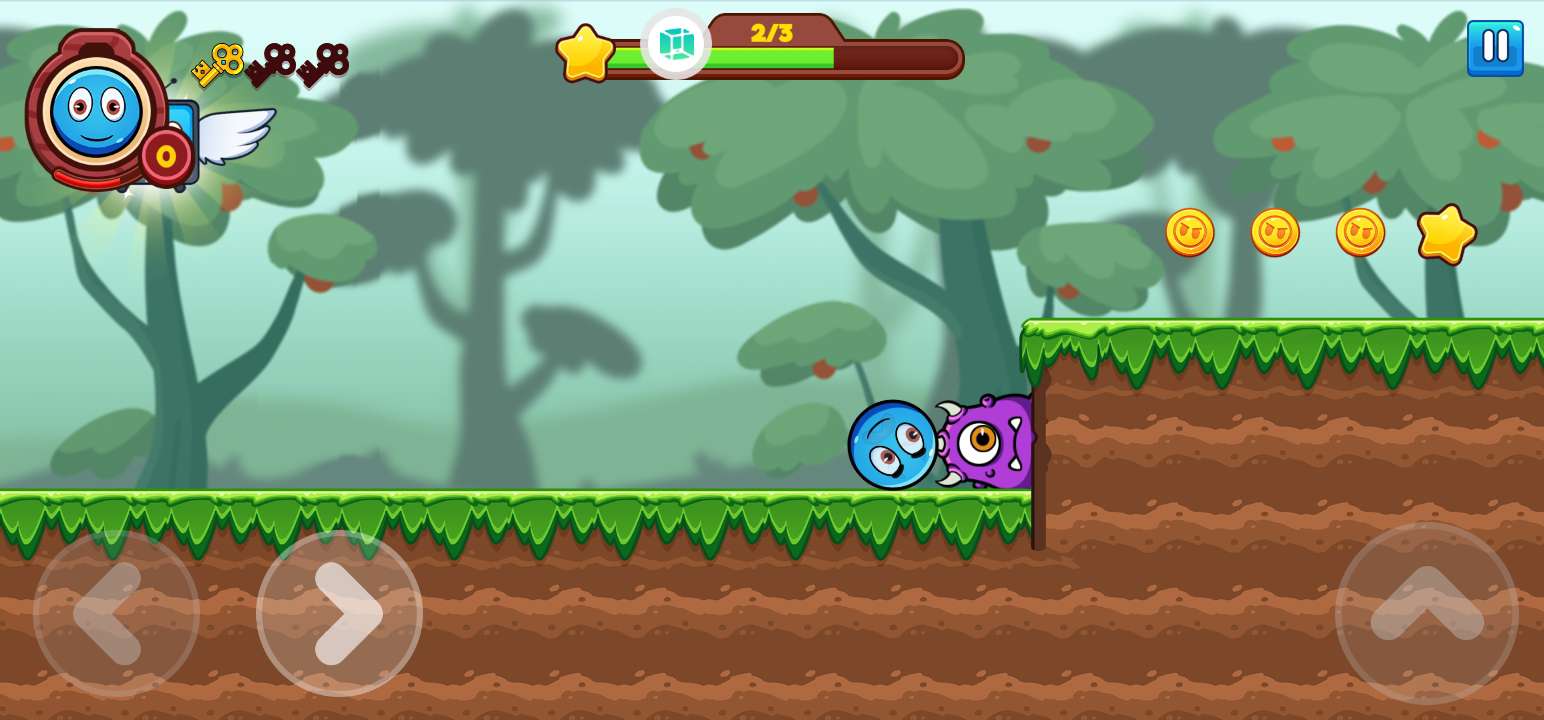The image size is (1544, 720).
Task: Tap the right arrow move button
Action: pos(339,613)
